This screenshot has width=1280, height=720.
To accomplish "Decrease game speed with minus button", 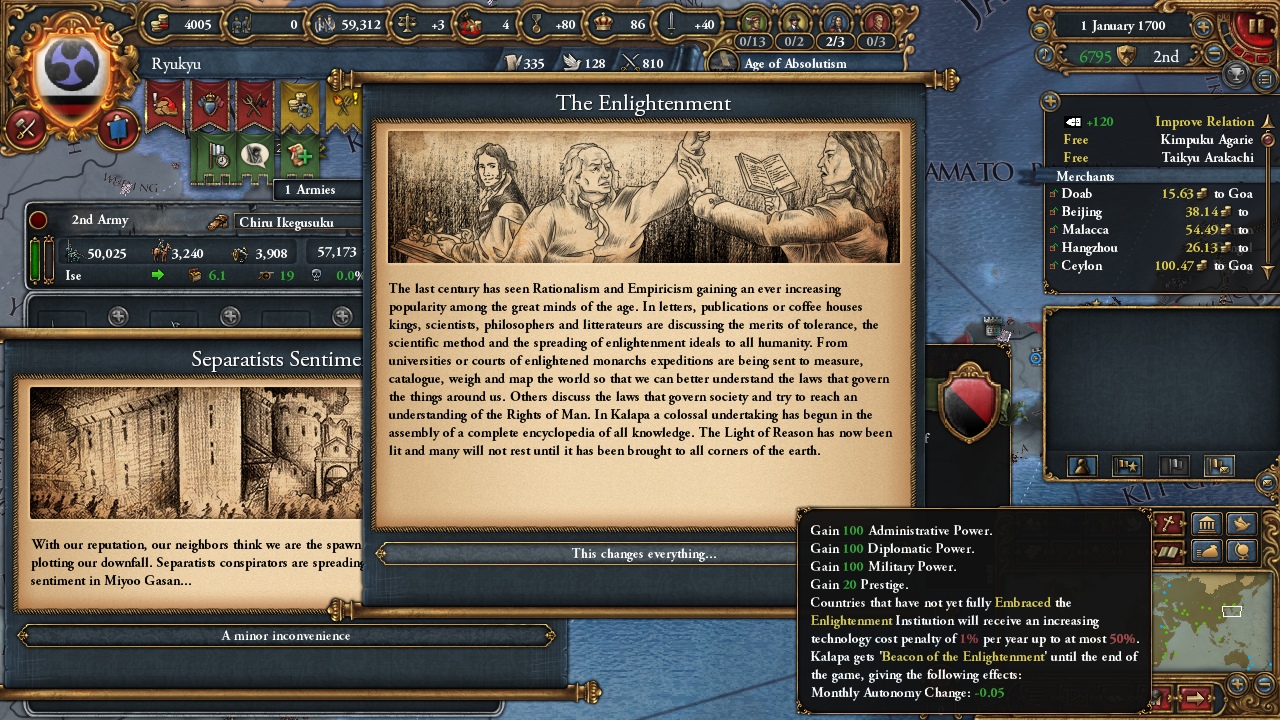I will [x=1216, y=55].
